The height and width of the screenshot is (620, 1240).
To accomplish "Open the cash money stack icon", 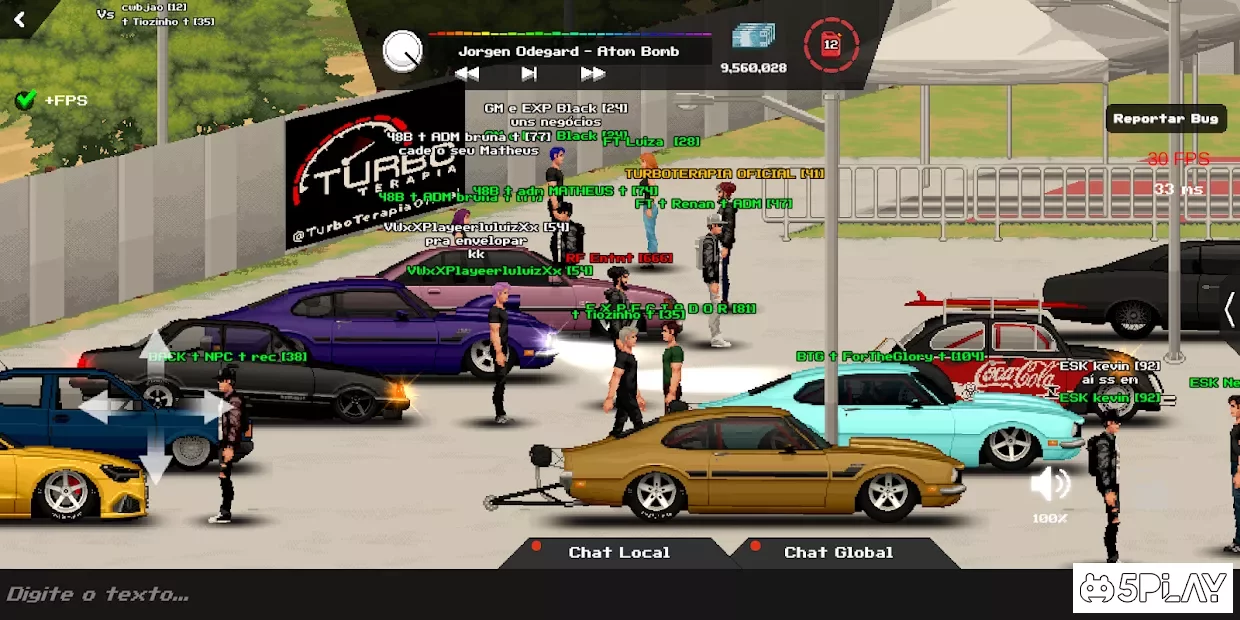I will tap(753, 37).
